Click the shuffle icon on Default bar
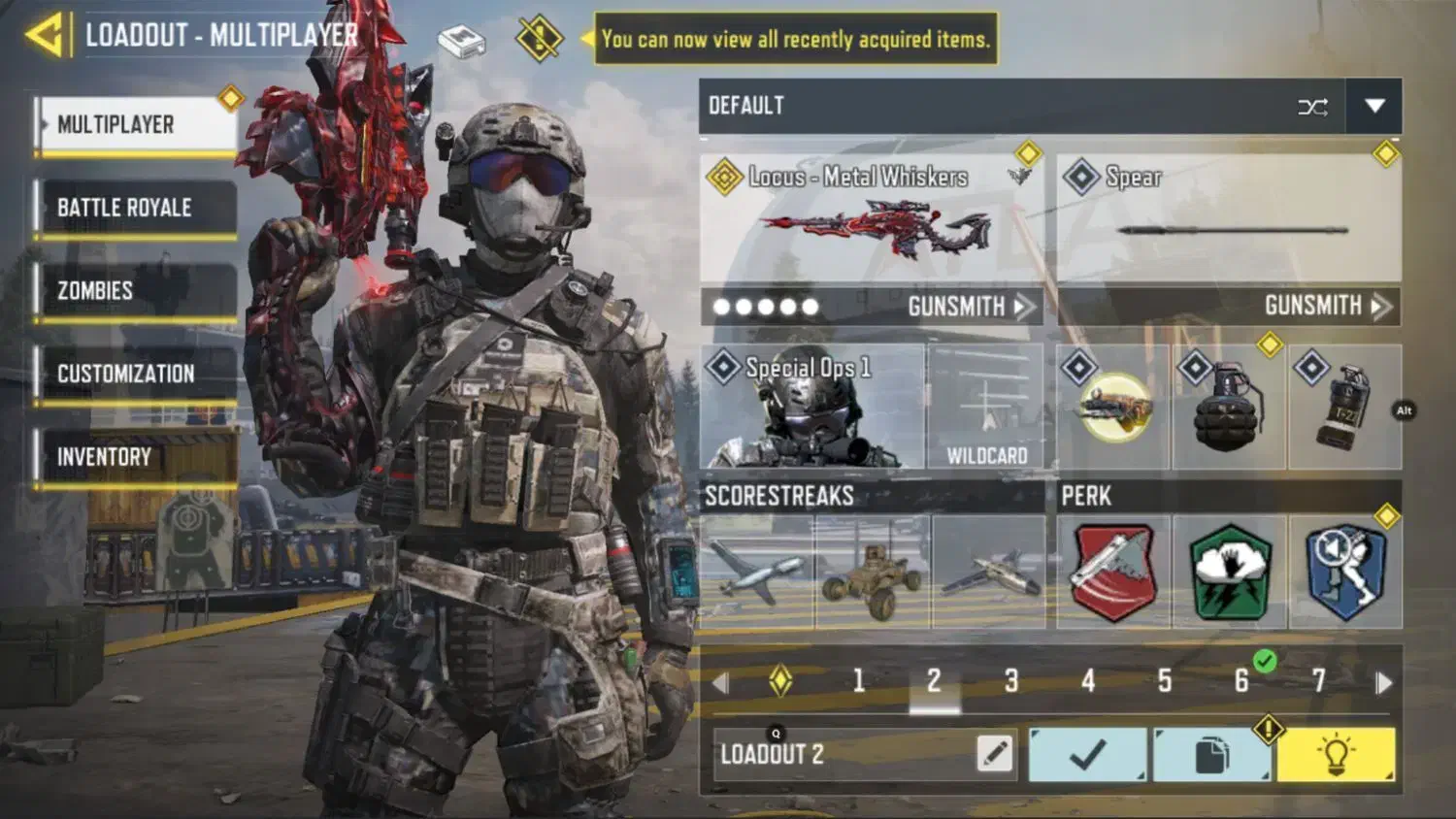1456x819 pixels. (x=1312, y=107)
